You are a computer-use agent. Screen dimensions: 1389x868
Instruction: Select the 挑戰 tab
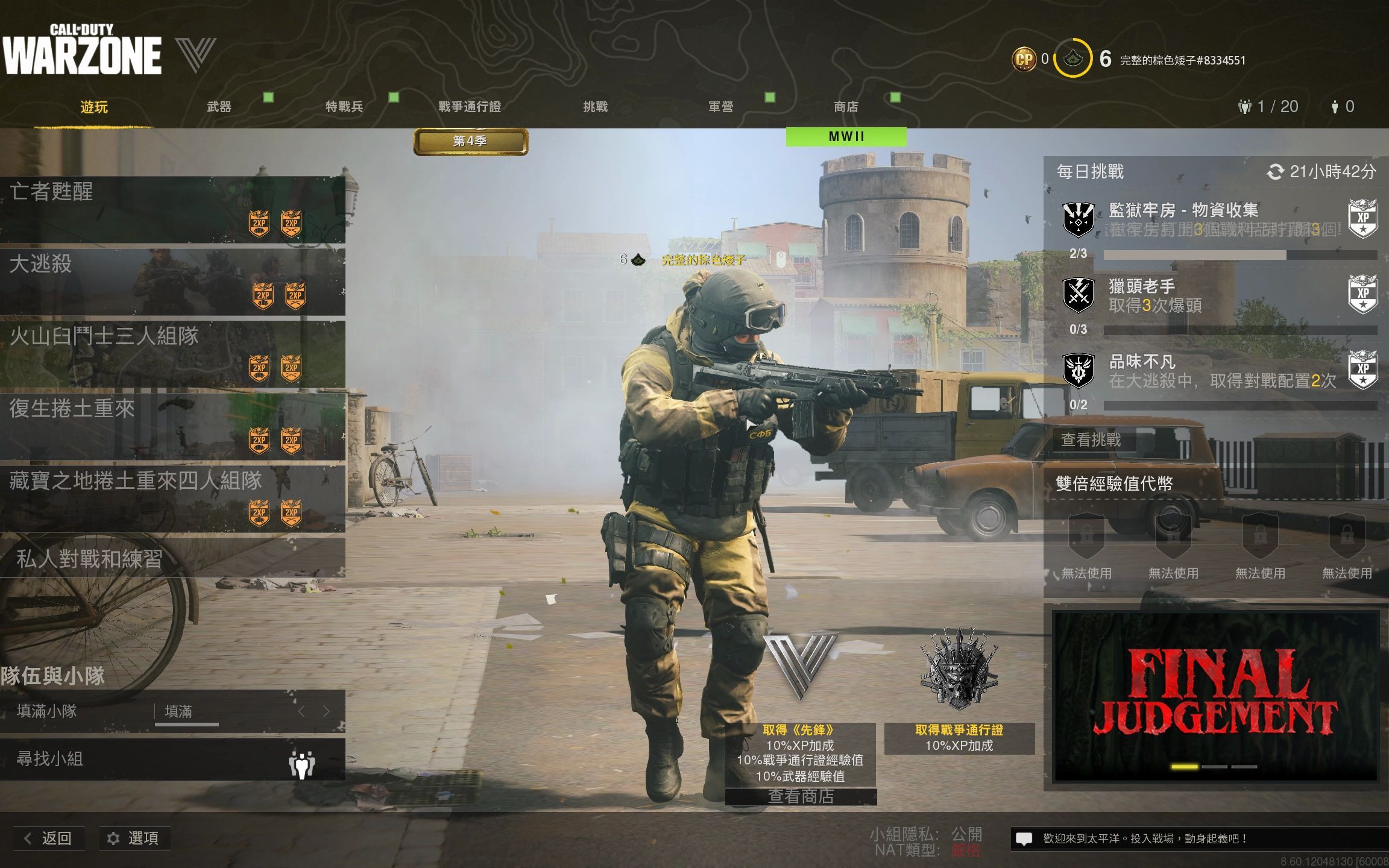[x=595, y=107]
